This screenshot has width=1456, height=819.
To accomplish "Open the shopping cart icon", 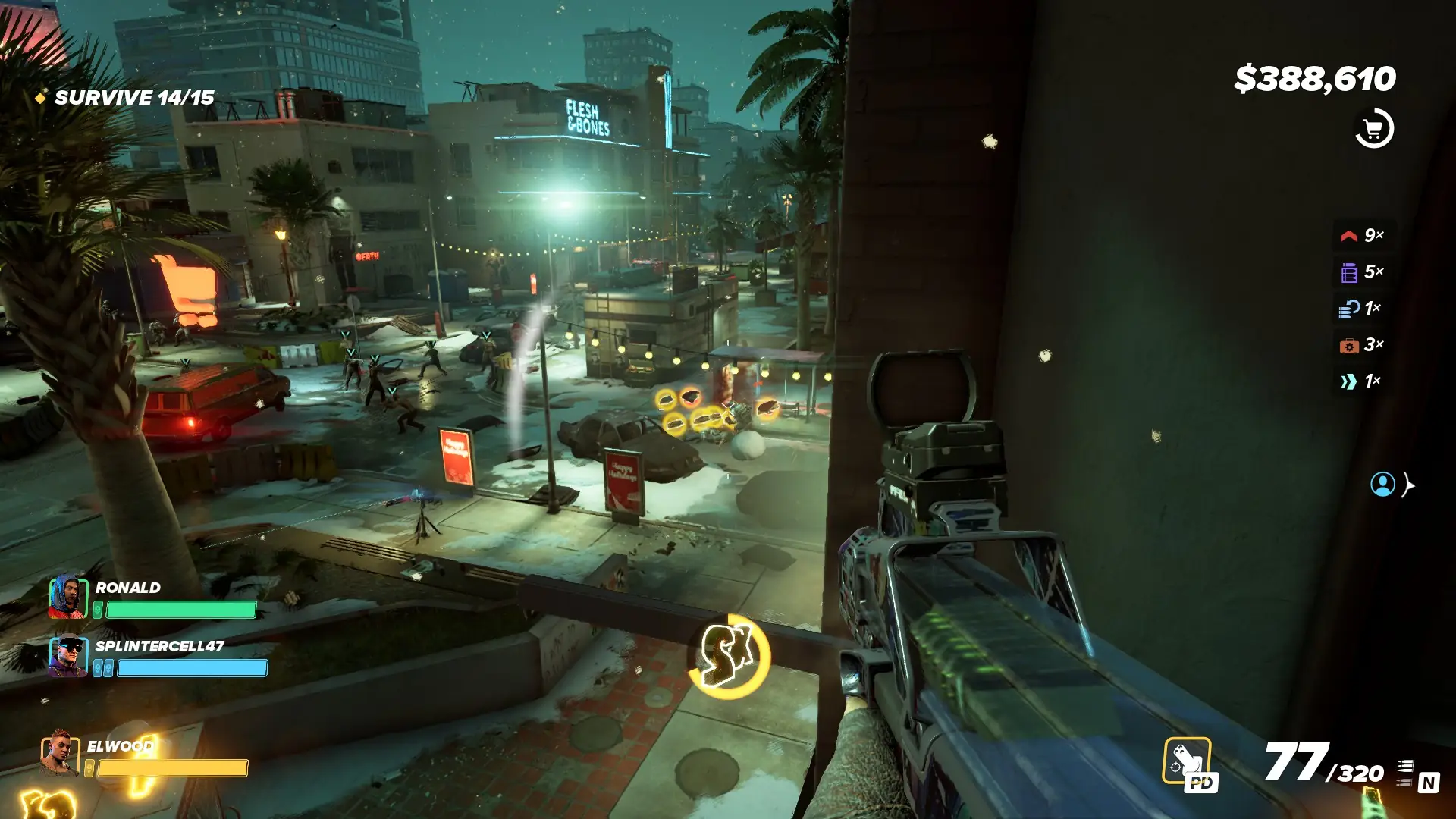I will click(1373, 129).
